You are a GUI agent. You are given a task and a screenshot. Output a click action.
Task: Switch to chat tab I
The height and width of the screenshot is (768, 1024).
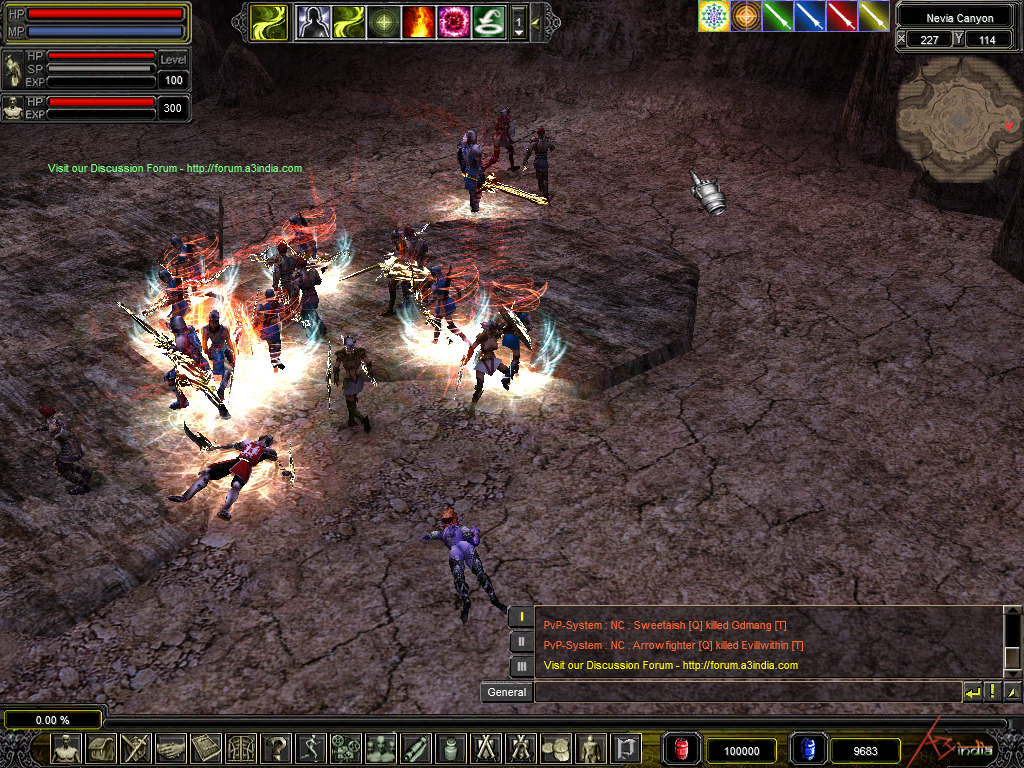coord(521,618)
